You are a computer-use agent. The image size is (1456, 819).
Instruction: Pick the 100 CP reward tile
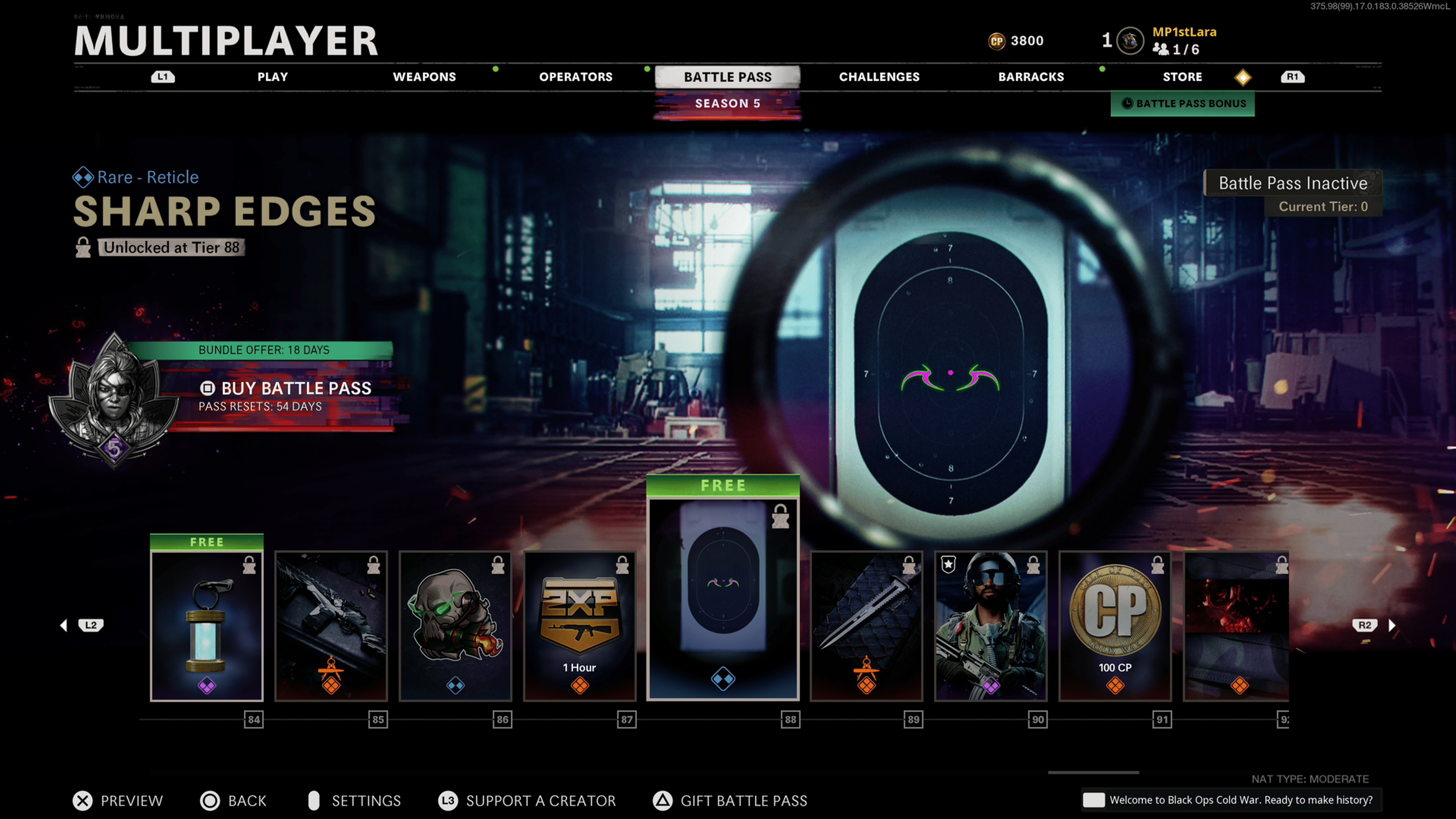pyautogui.click(x=1115, y=626)
